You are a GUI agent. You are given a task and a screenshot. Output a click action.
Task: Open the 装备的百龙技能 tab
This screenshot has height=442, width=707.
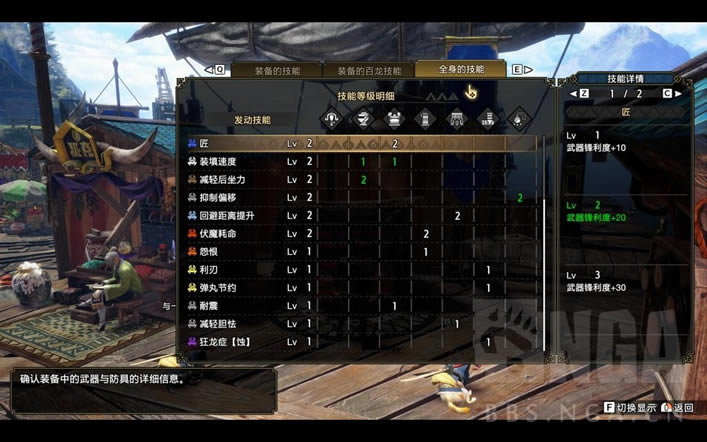(x=368, y=70)
